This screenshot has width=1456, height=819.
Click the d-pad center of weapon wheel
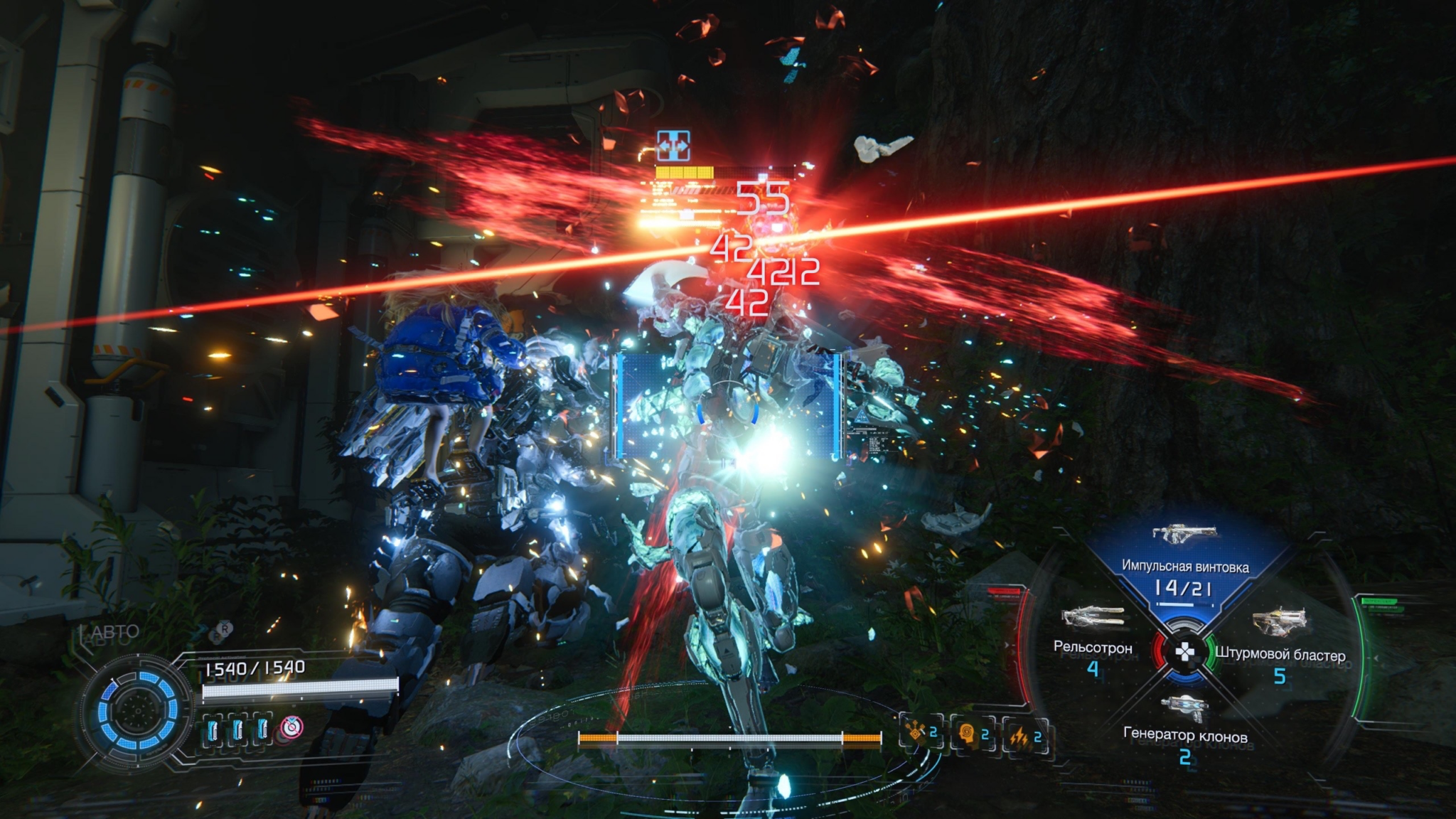1185,652
